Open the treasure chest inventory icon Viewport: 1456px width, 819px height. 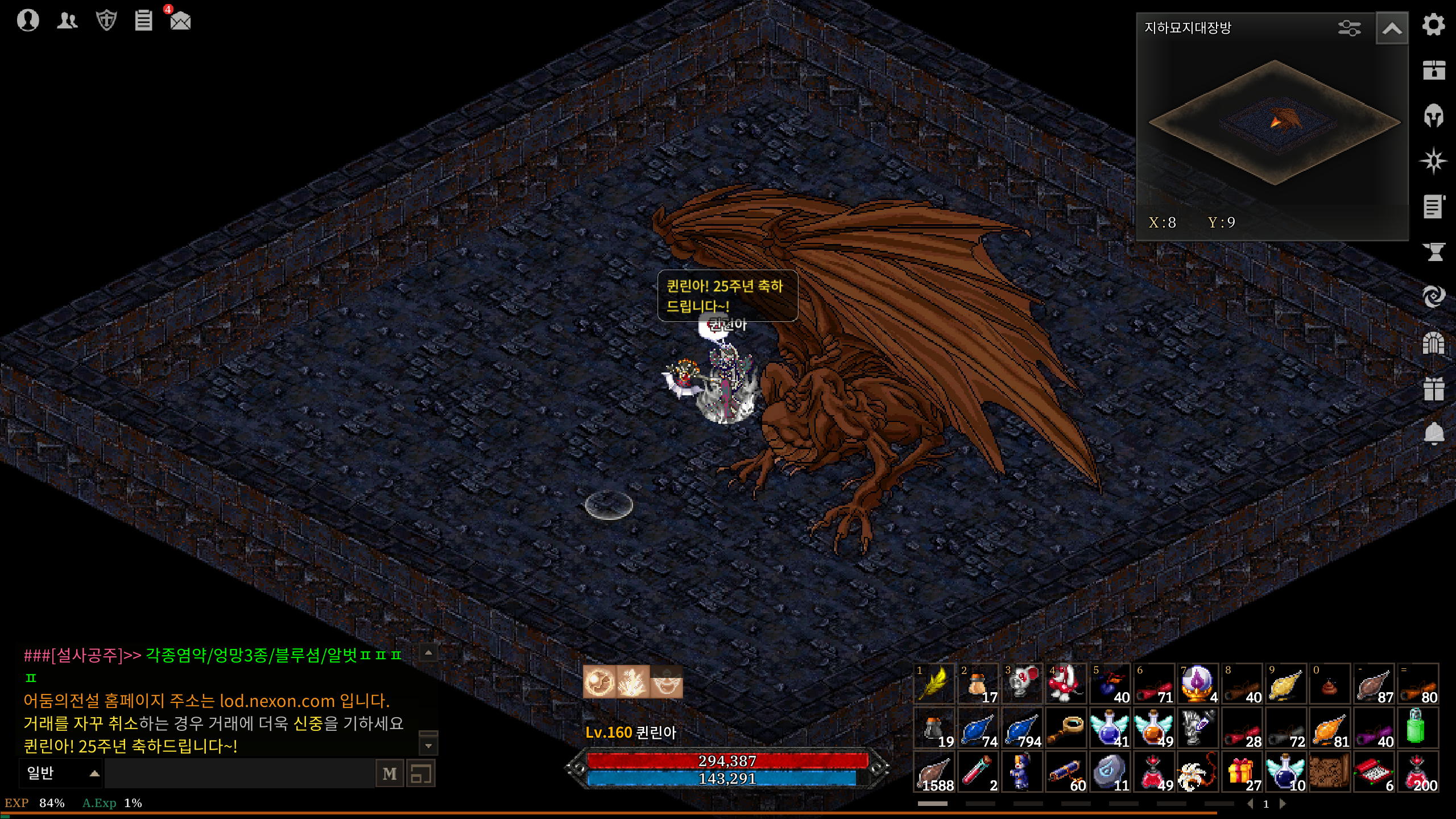(1433, 70)
